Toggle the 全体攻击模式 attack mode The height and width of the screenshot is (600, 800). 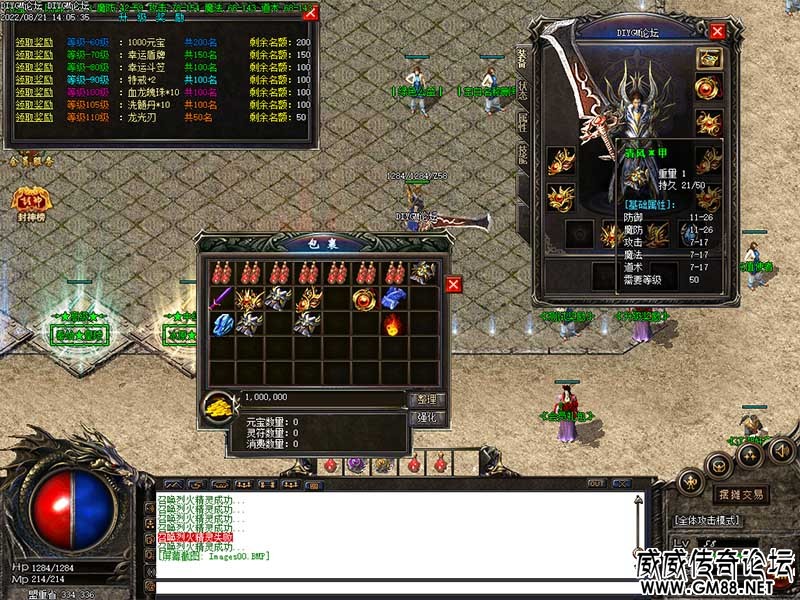tap(706, 520)
